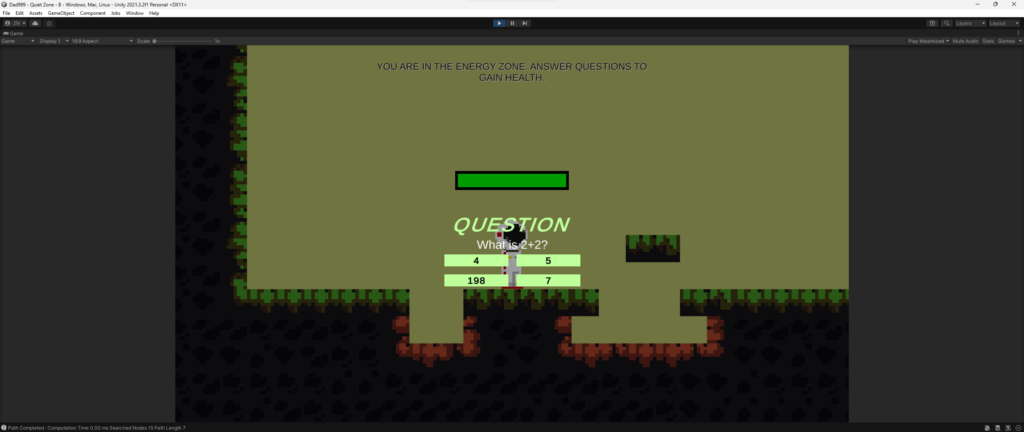Pause play mode in the Unity toolbar
The height and width of the screenshot is (432, 1024).
pyautogui.click(x=512, y=23)
